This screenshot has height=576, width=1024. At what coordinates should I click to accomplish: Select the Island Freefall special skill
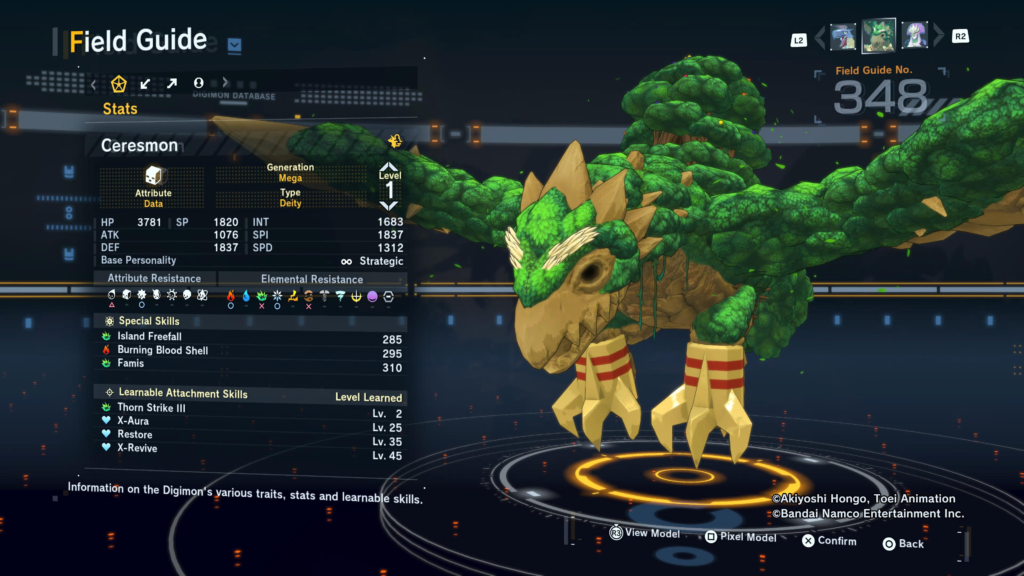250,337
